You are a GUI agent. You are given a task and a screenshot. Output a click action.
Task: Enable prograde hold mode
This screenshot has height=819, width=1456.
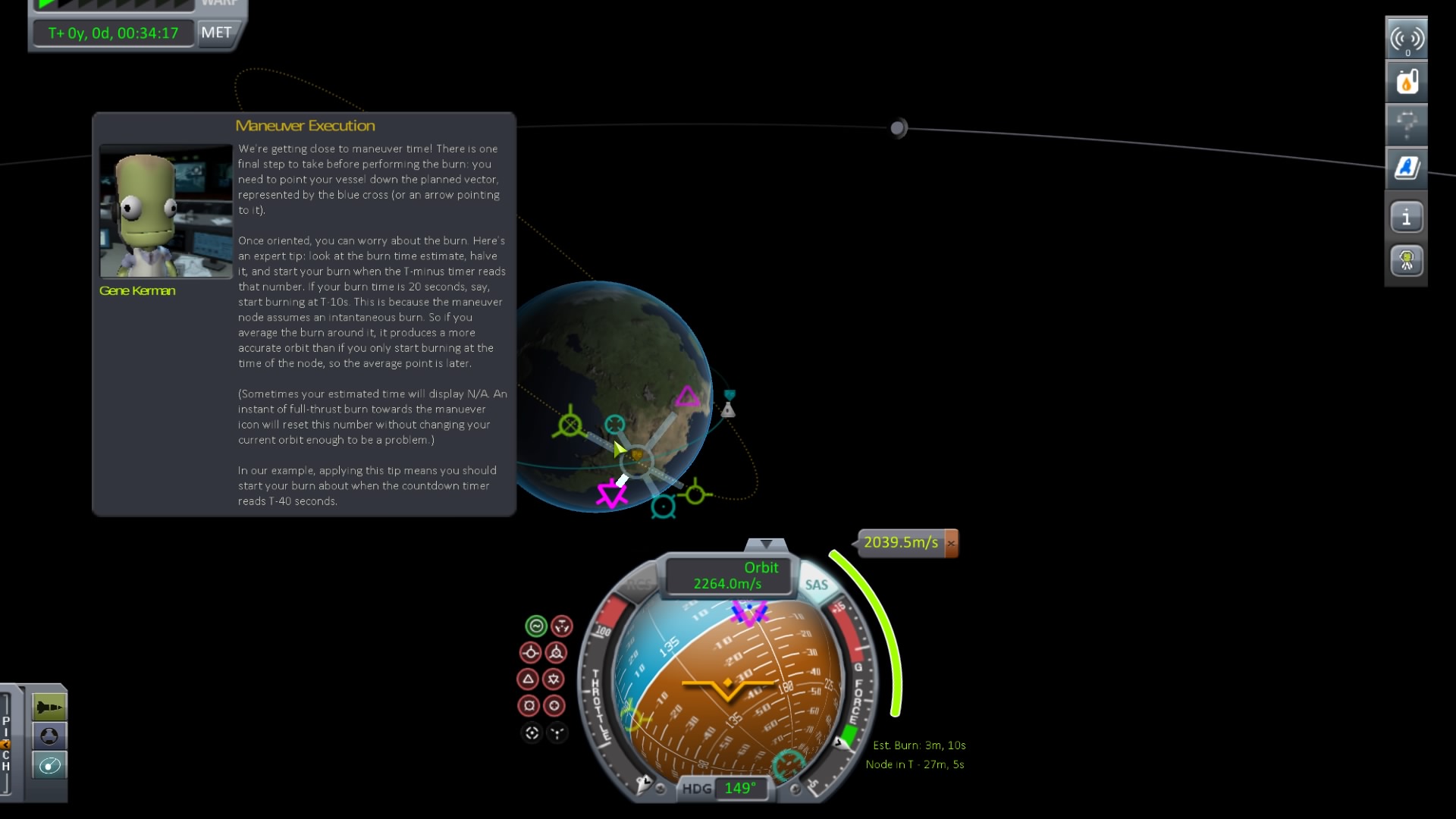pyautogui.click(x=531, y=652)
